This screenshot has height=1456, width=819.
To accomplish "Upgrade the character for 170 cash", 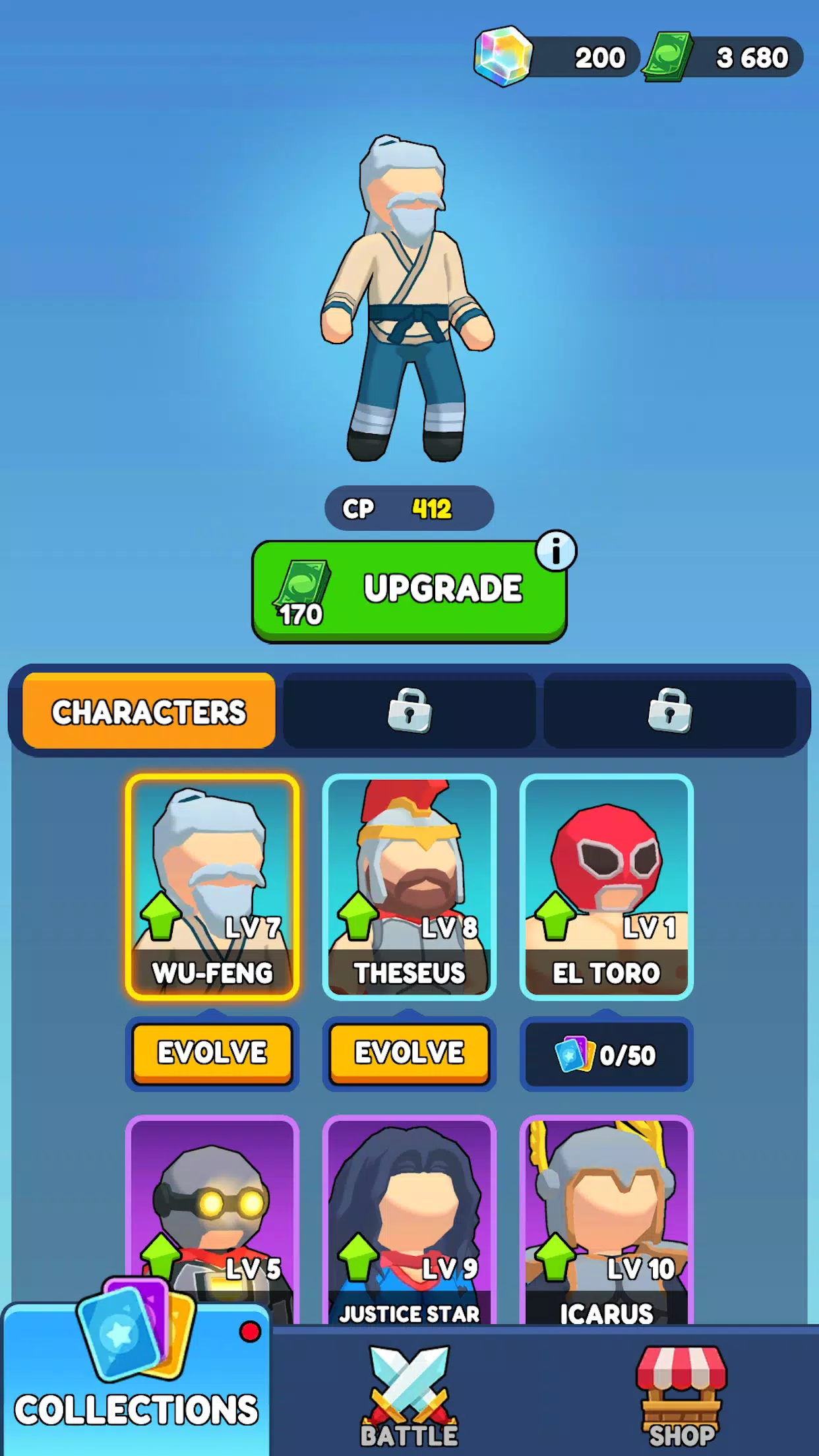I will (x=409, y=591).
